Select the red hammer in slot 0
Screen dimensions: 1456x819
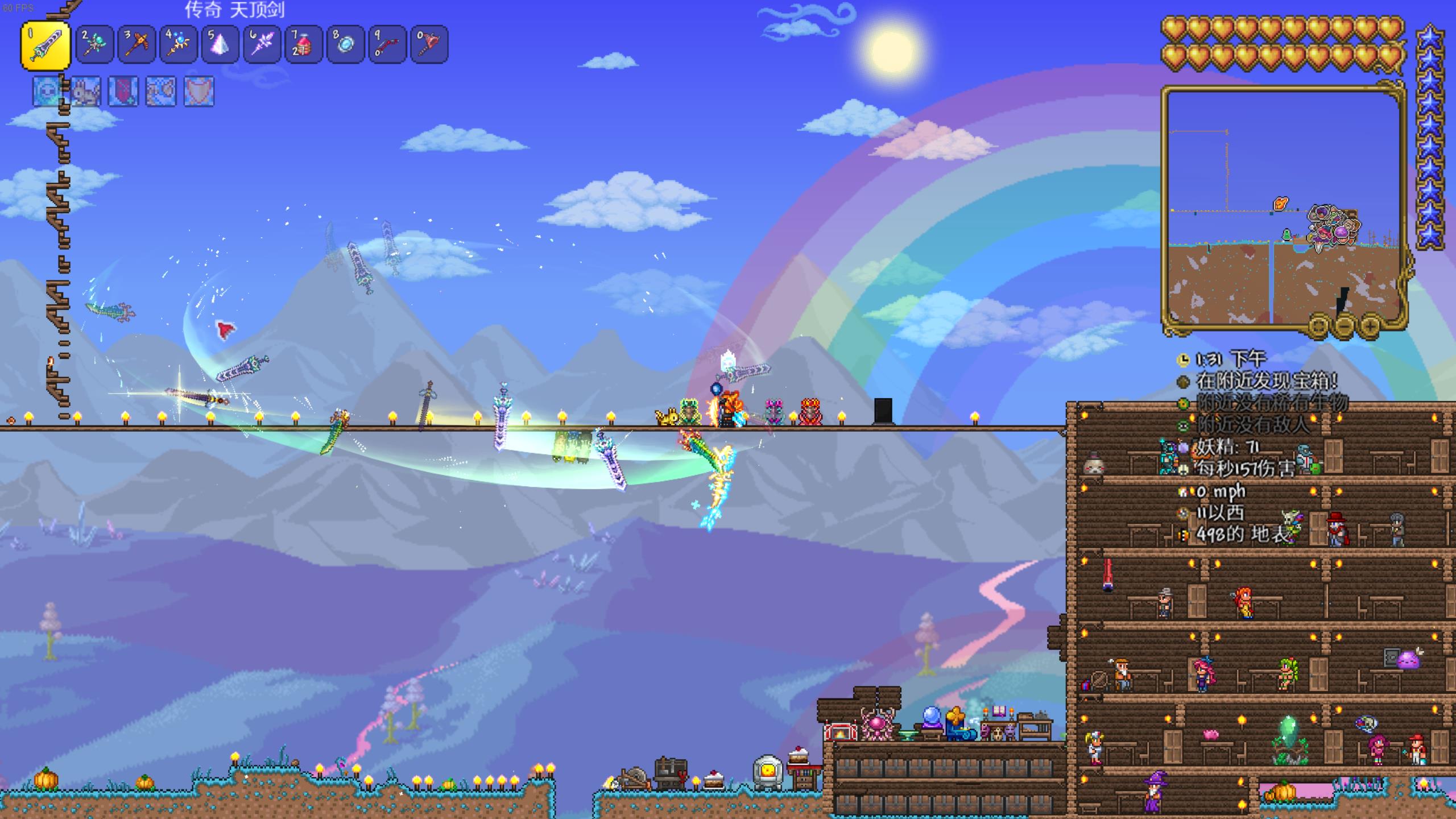(429, 44)
